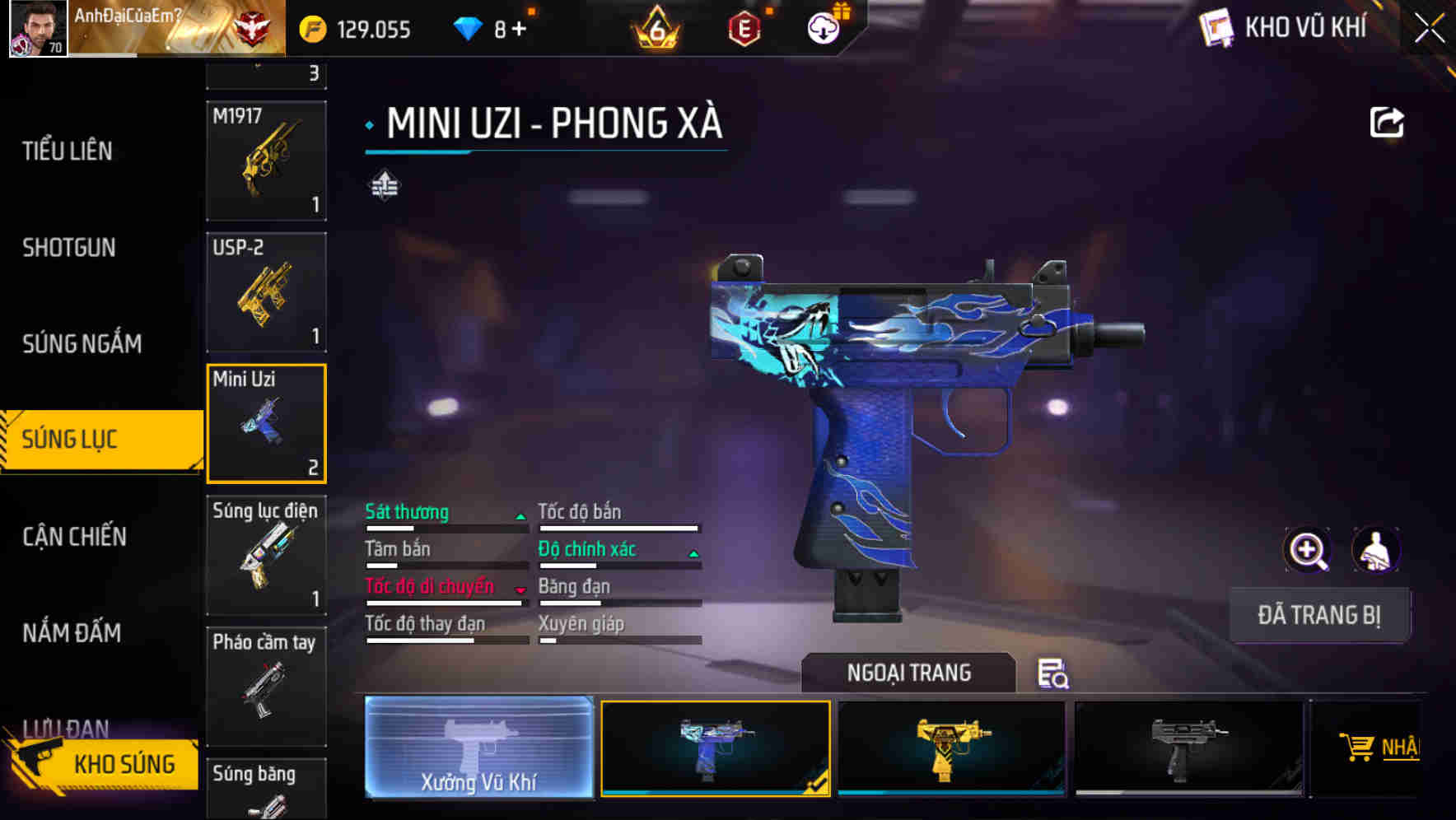Open Xưởng Vũ Khí
Screen dimensions: 1456x820
coord(479,748)
